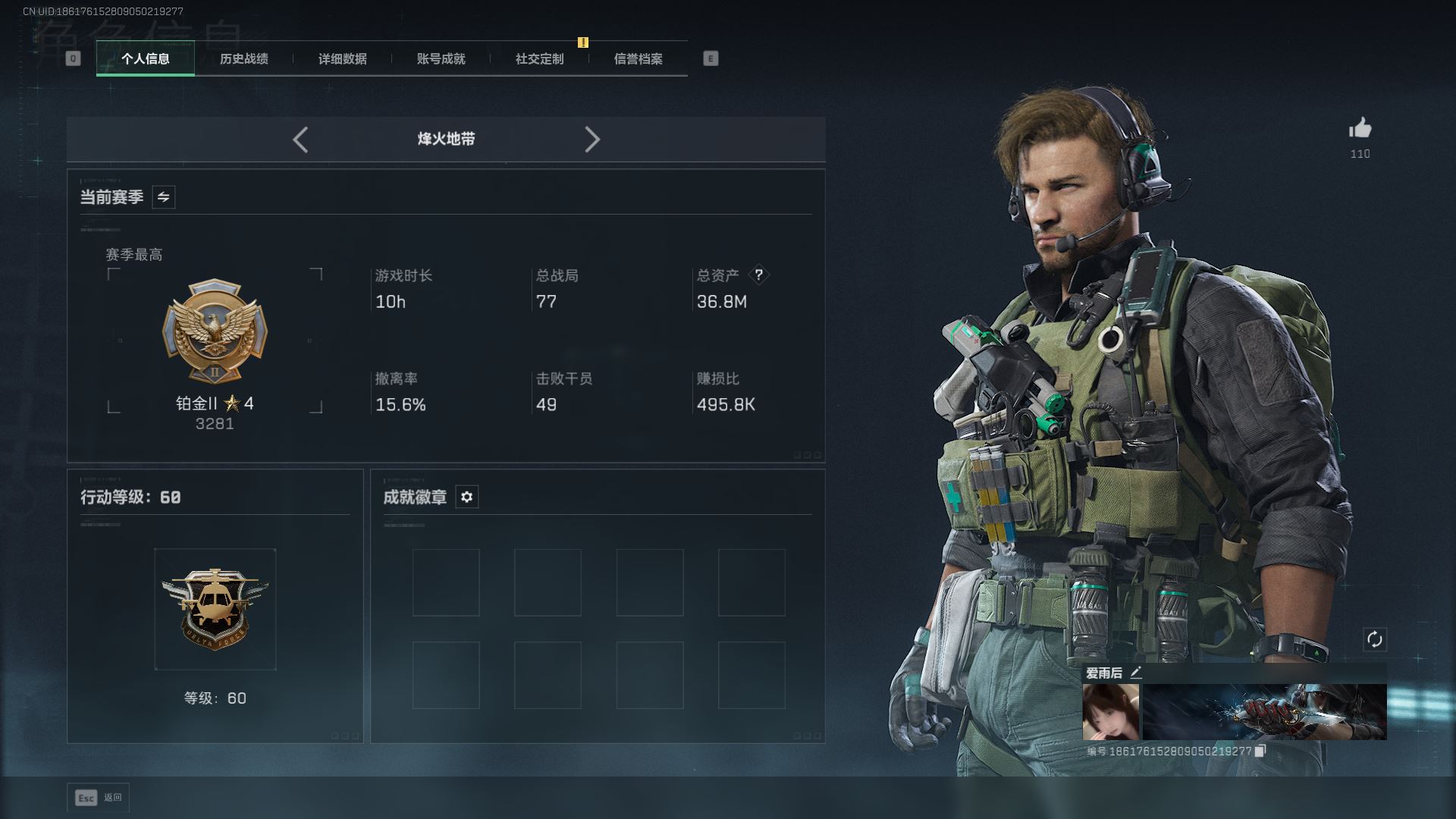Click the 返回 back button
The width and height of the screenshot is (1456, 819).
(99, 798)
